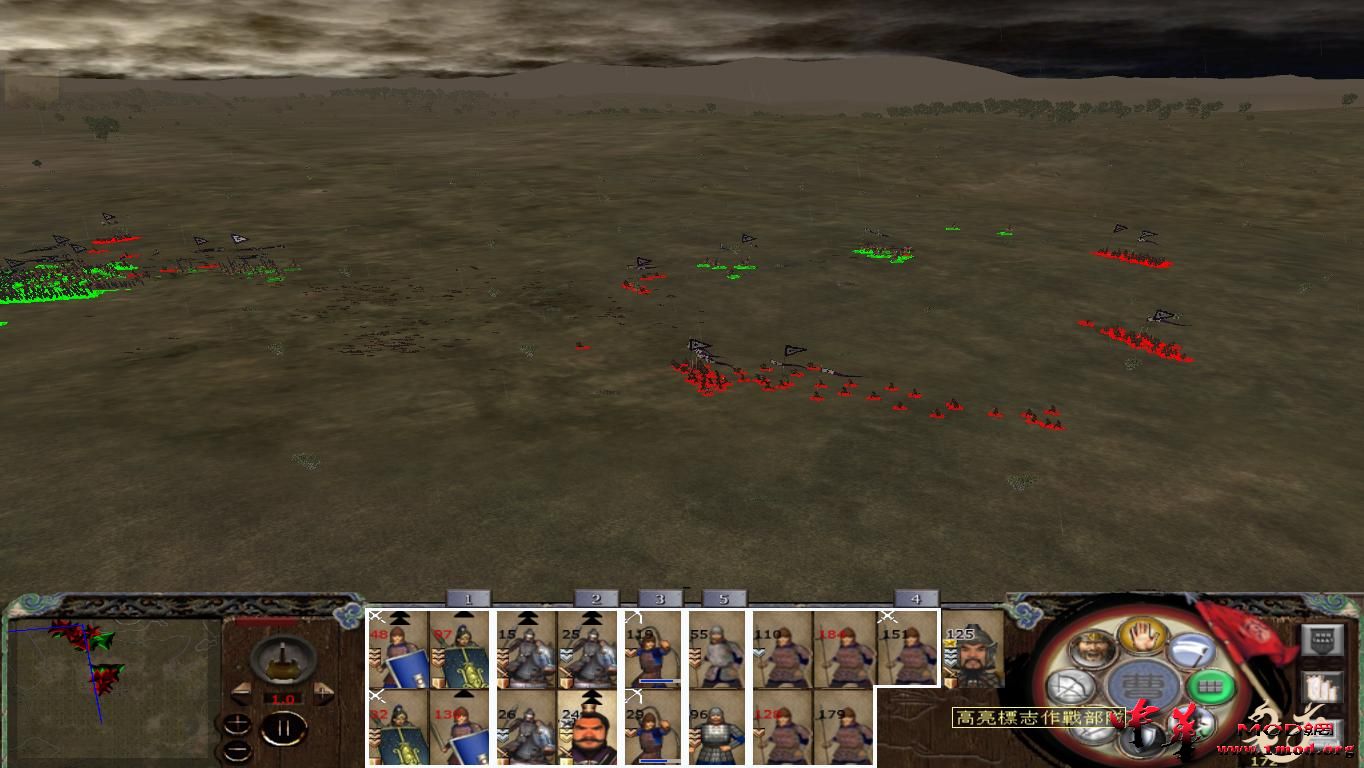Select the archer unit card showing 119 men
Viewport: 1364px width, 768px height.
(x=651, y=650)
